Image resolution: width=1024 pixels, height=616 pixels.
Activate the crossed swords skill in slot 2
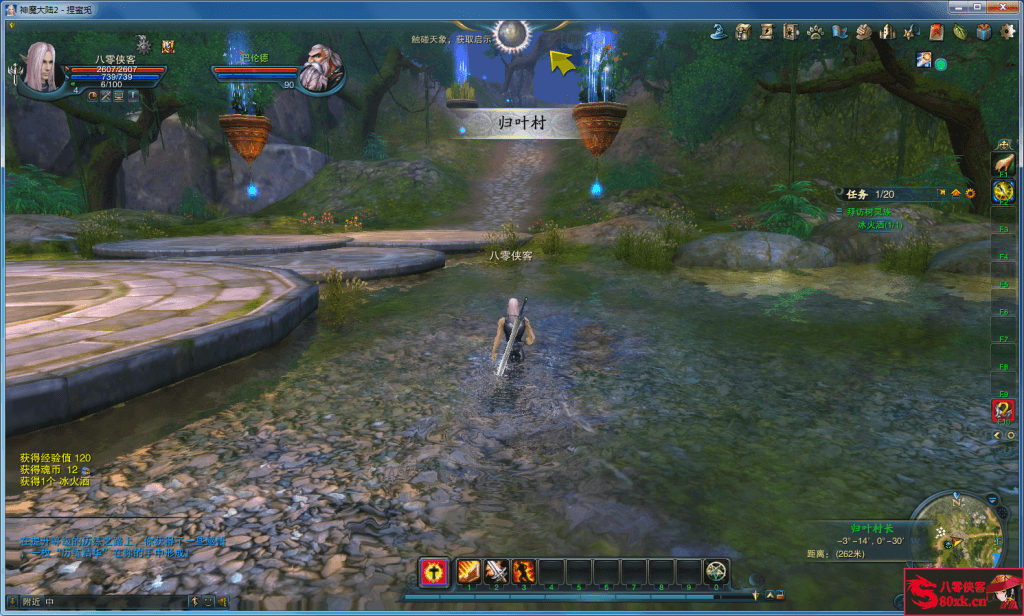(x=496, y=571)
